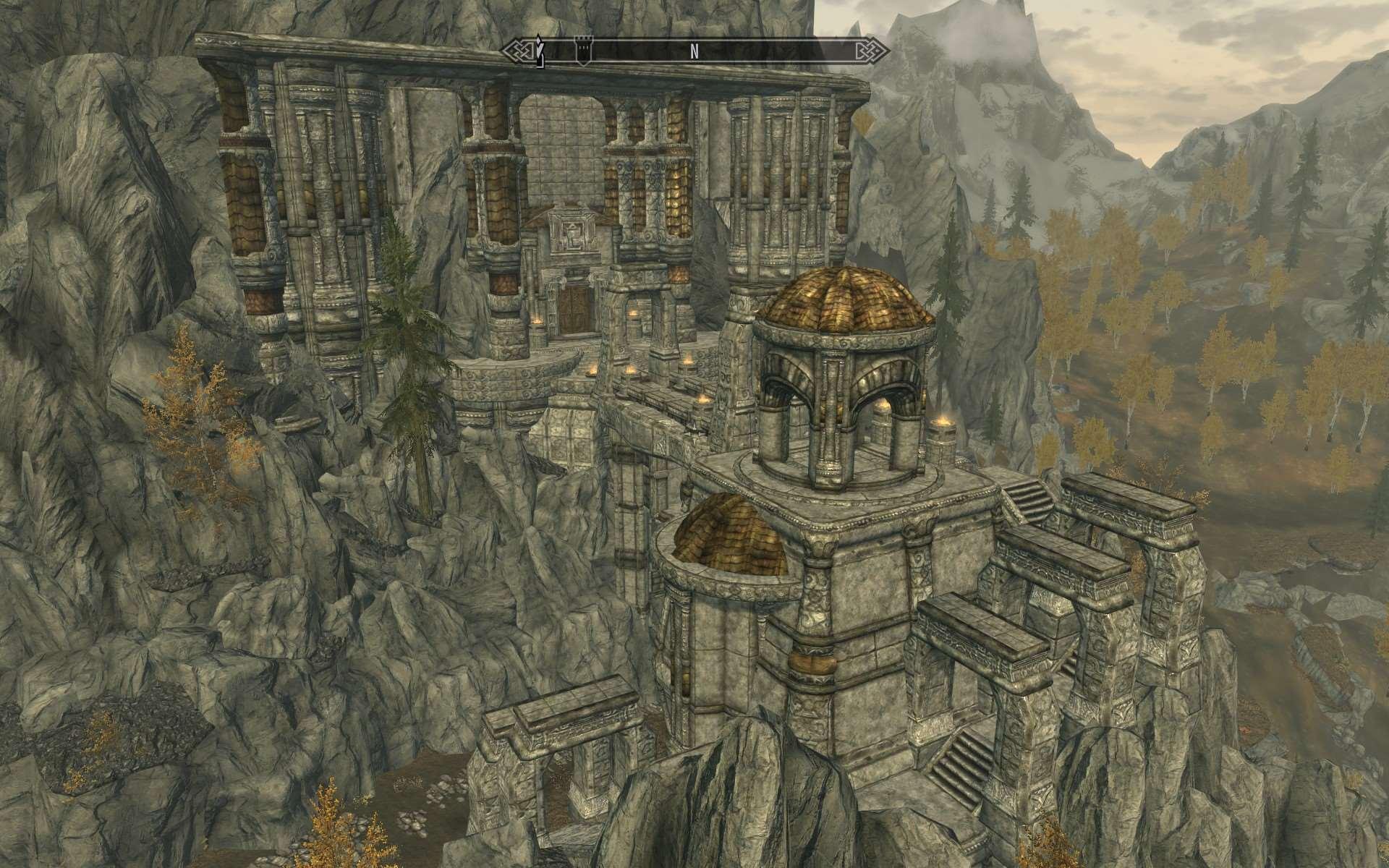The height and width of the screenshot is (868, 1389).
Task: Click the North indicator on the compass bar
Action: [694, 51]
